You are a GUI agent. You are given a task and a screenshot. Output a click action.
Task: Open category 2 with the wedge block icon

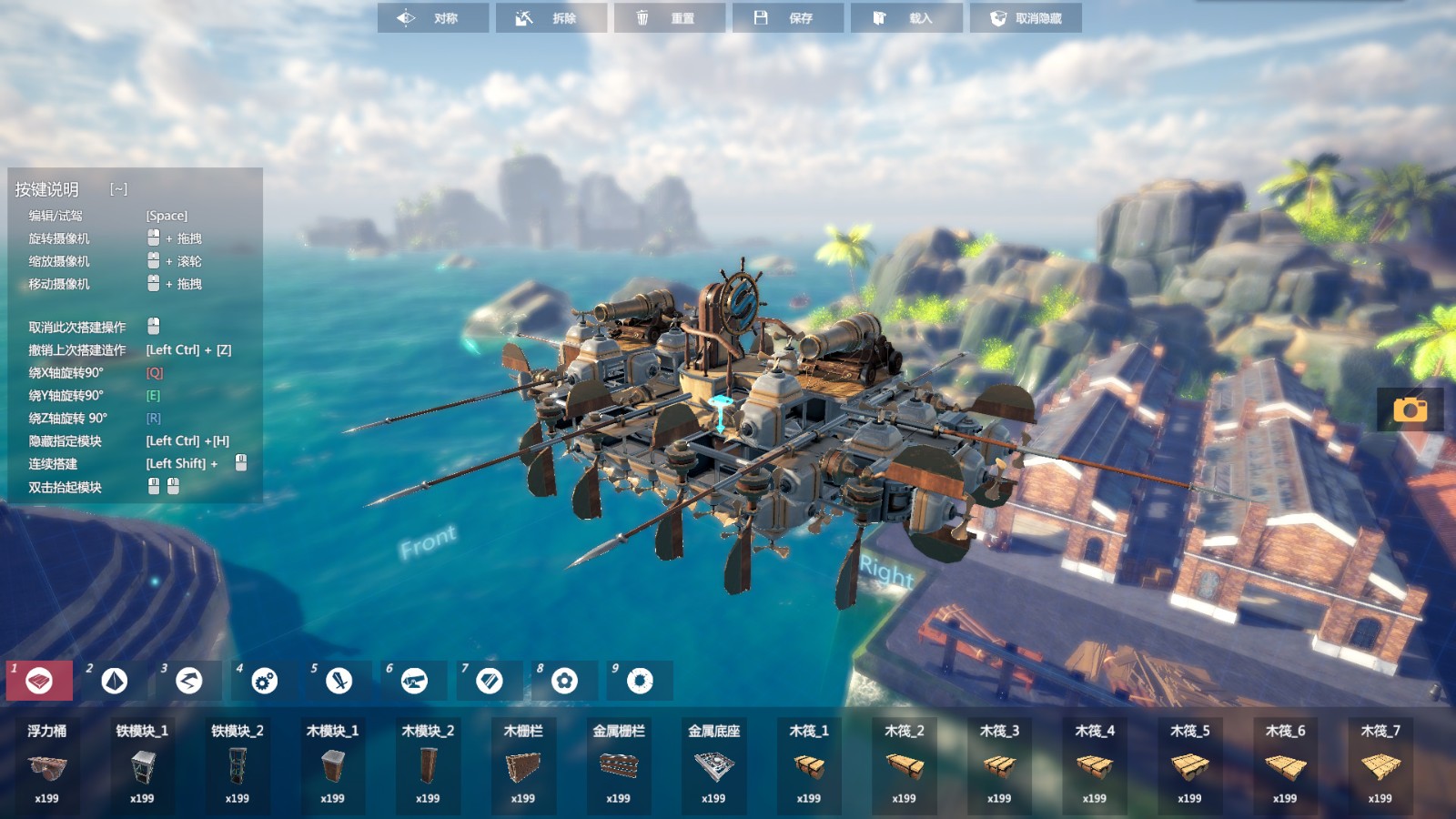[114, 680]
